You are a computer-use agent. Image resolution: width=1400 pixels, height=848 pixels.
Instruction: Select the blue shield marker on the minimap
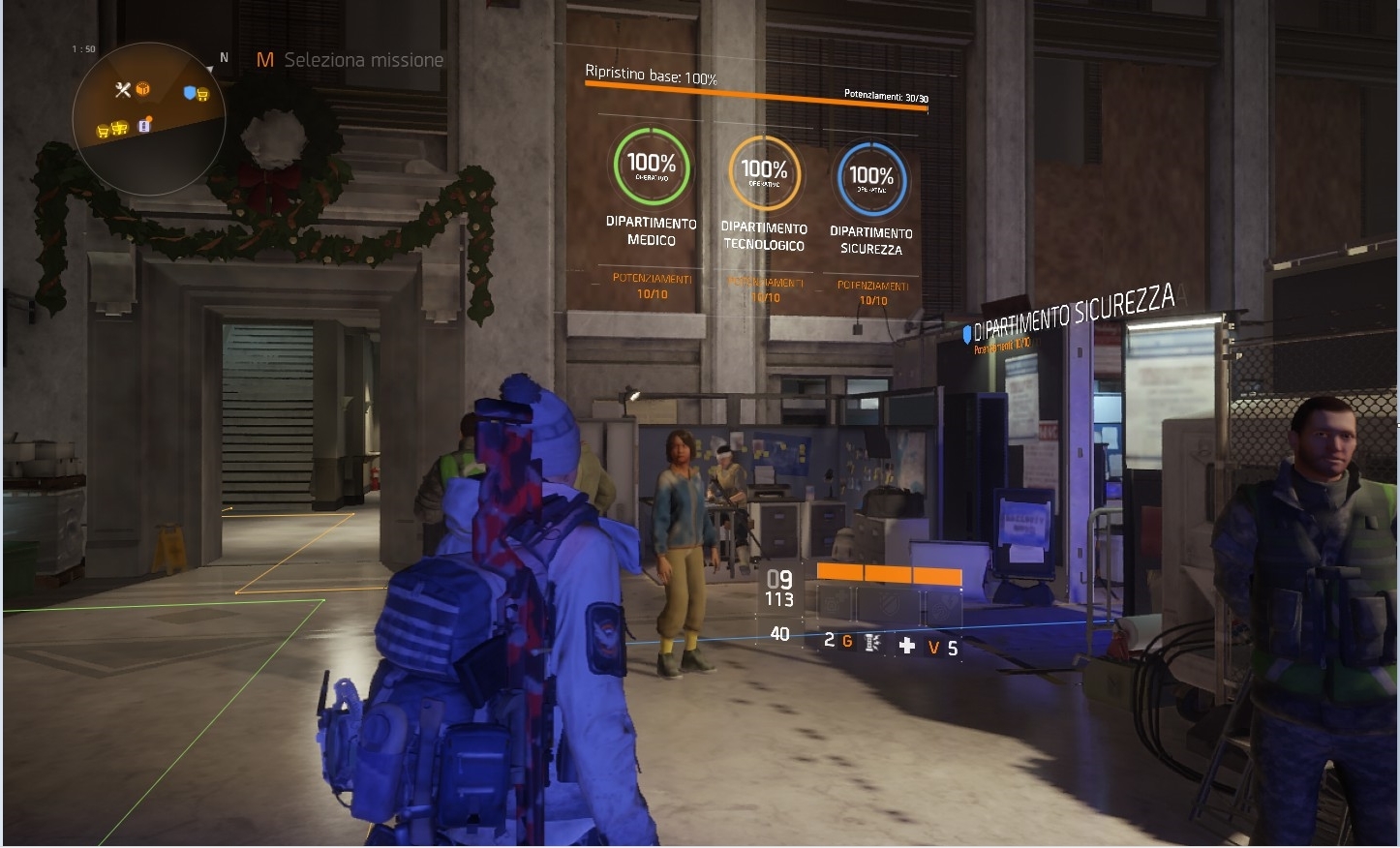190,93
